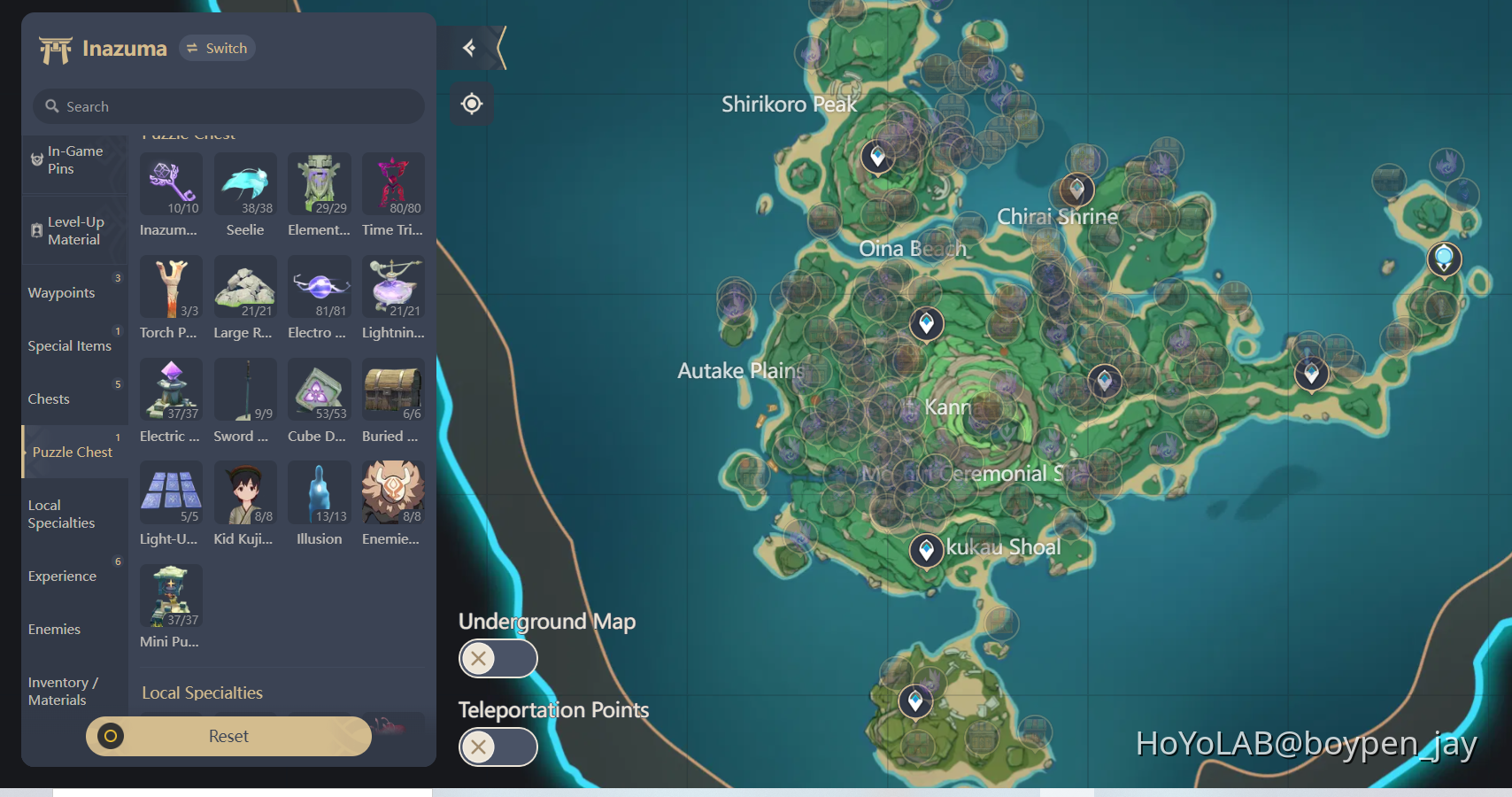
Task: Enable the Mini Puzzle marker filter
Action: point(171,596)
